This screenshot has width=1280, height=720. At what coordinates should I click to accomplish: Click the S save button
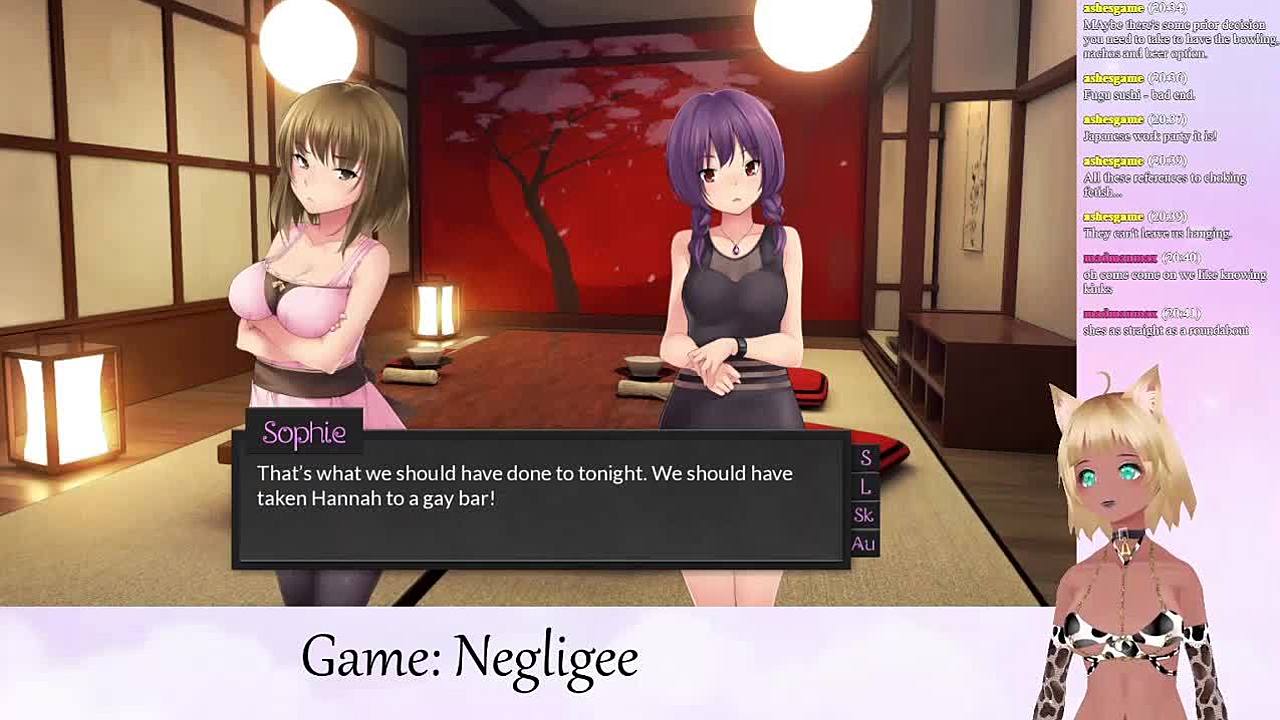coord(865,458)
